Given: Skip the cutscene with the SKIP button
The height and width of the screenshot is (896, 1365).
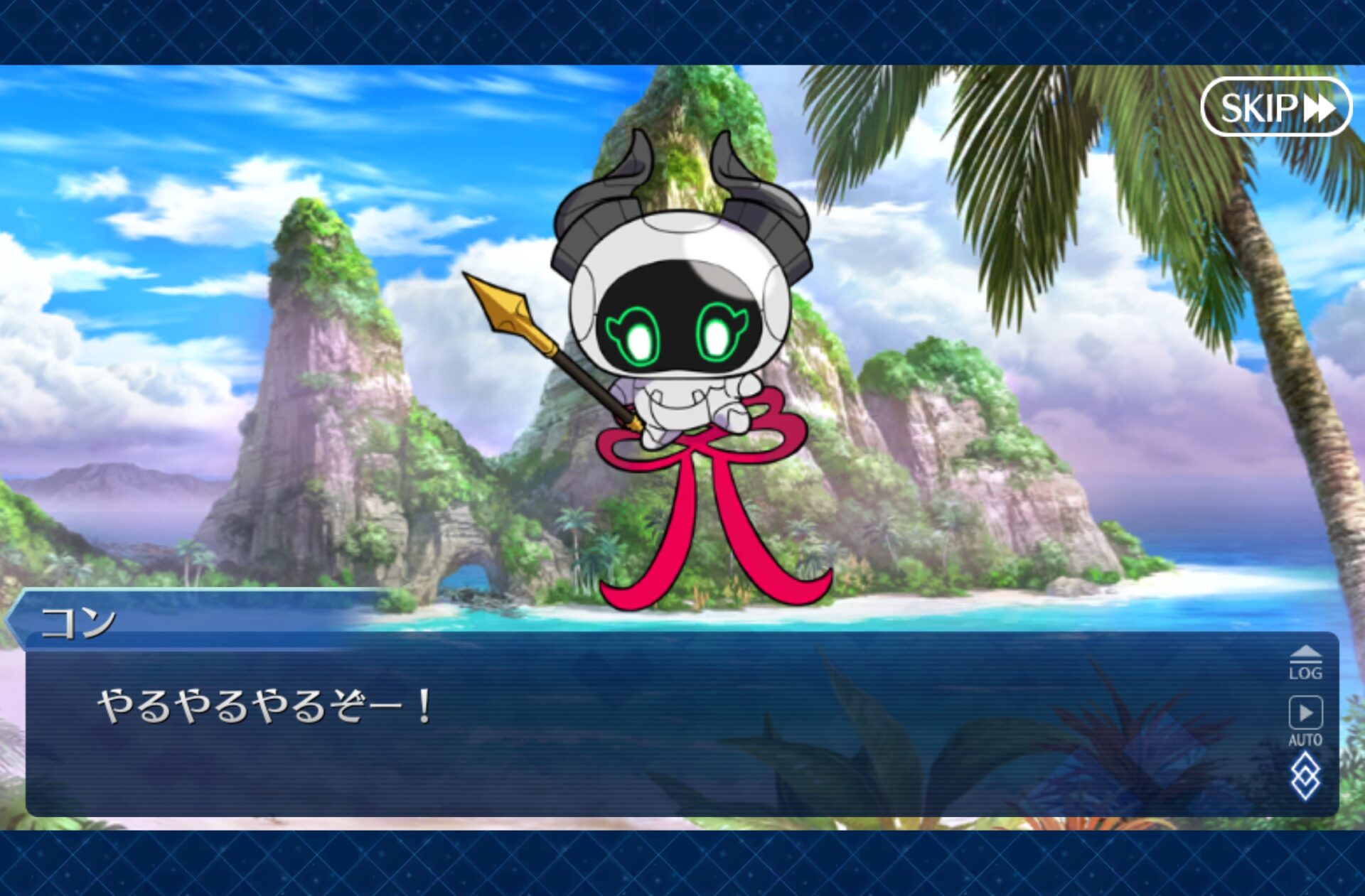Looking at the screenshot, I should pyautogui.click(x=1275, y=107).
